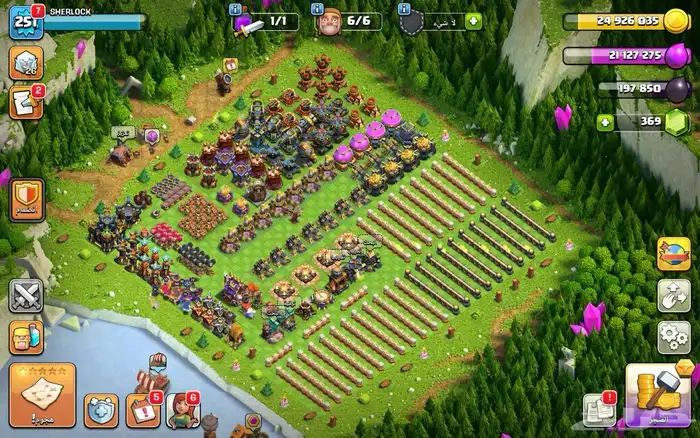The height and width of the screenshot is (438, 700).
Task: Open the colorful season pass button
Action: click(673, 253)
